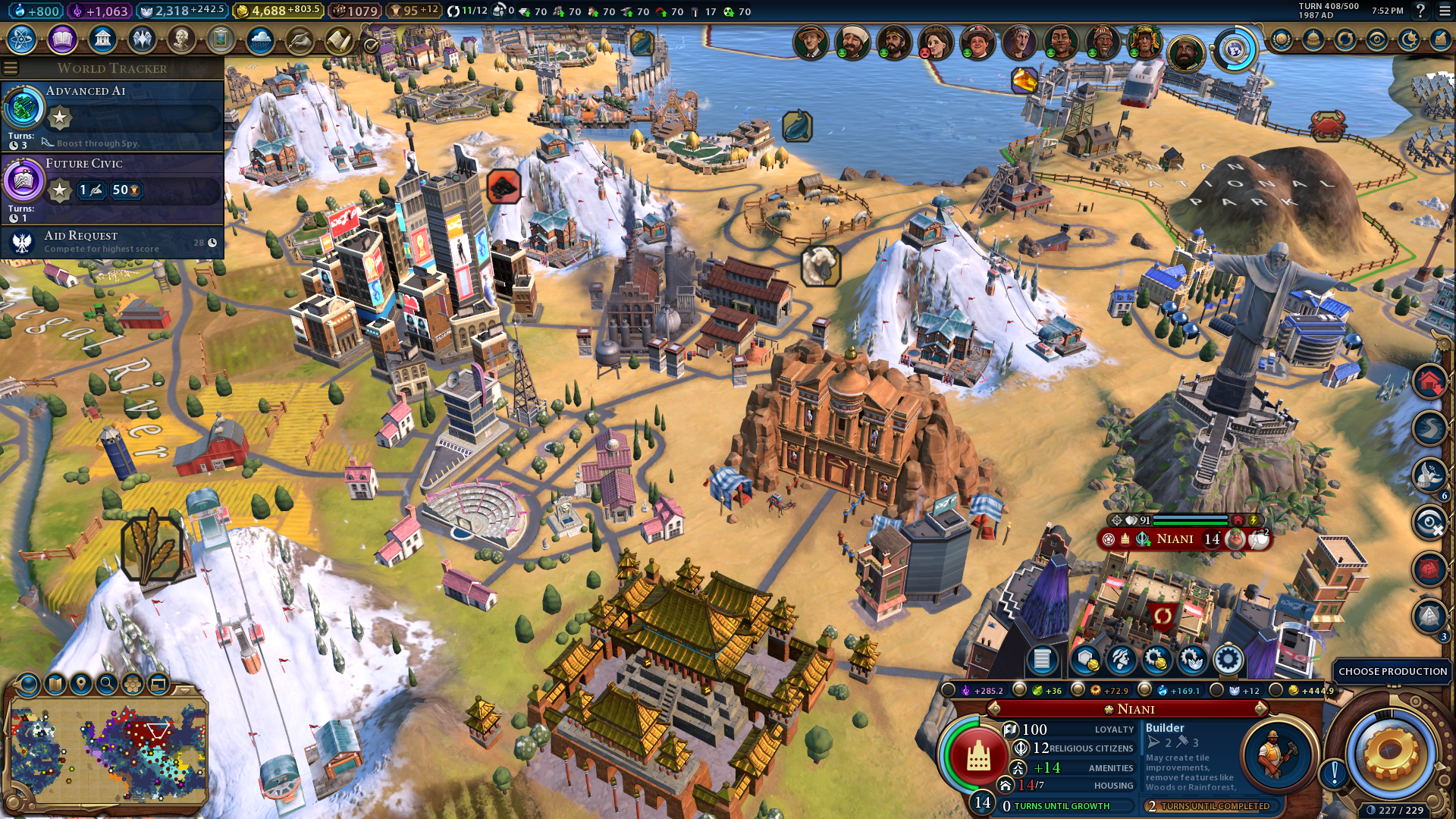Open the Aid Request emergency entry
This screenshot has width=1456, height=819.
pos(114,243)
